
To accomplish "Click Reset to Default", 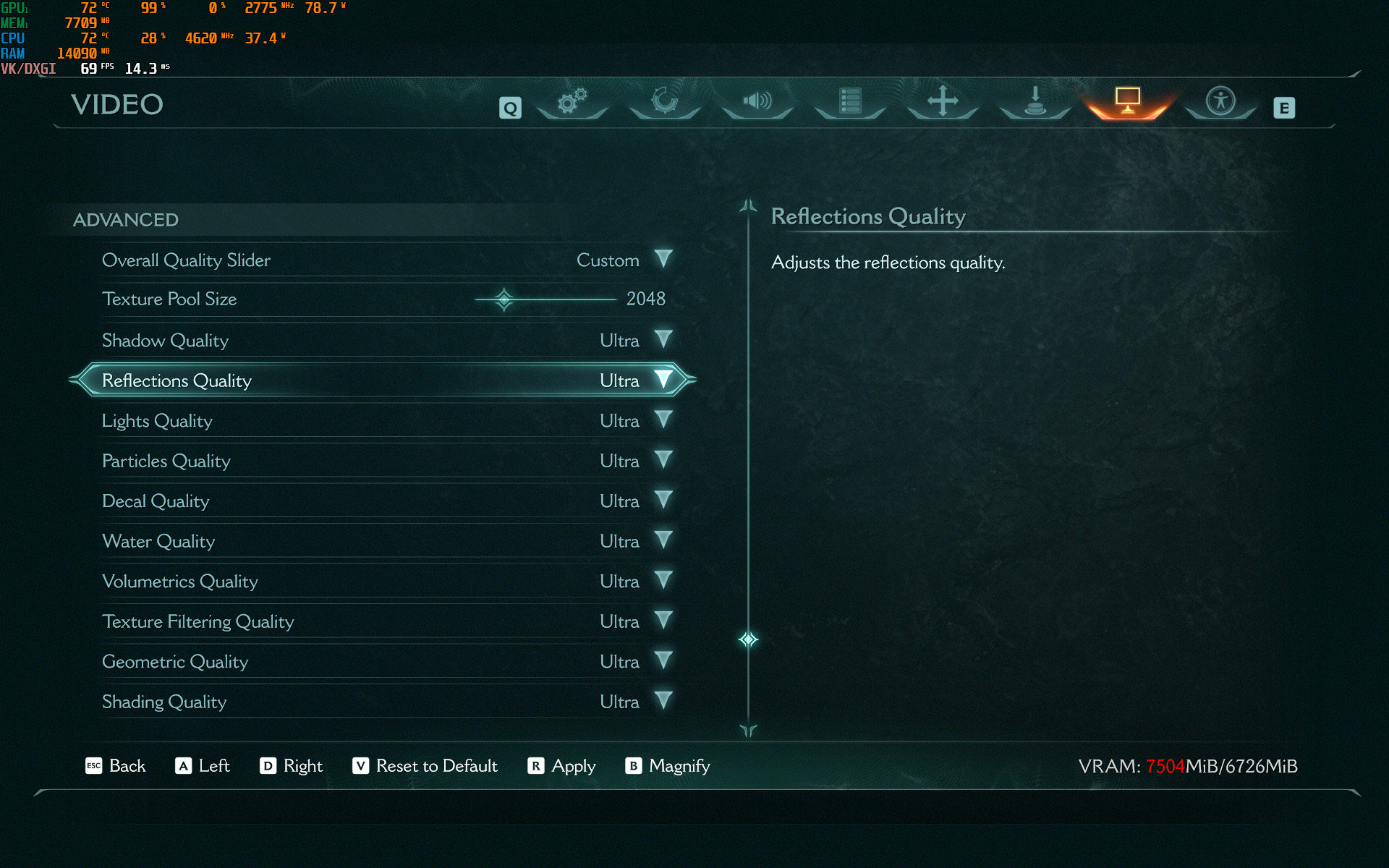I will [425, 766].
